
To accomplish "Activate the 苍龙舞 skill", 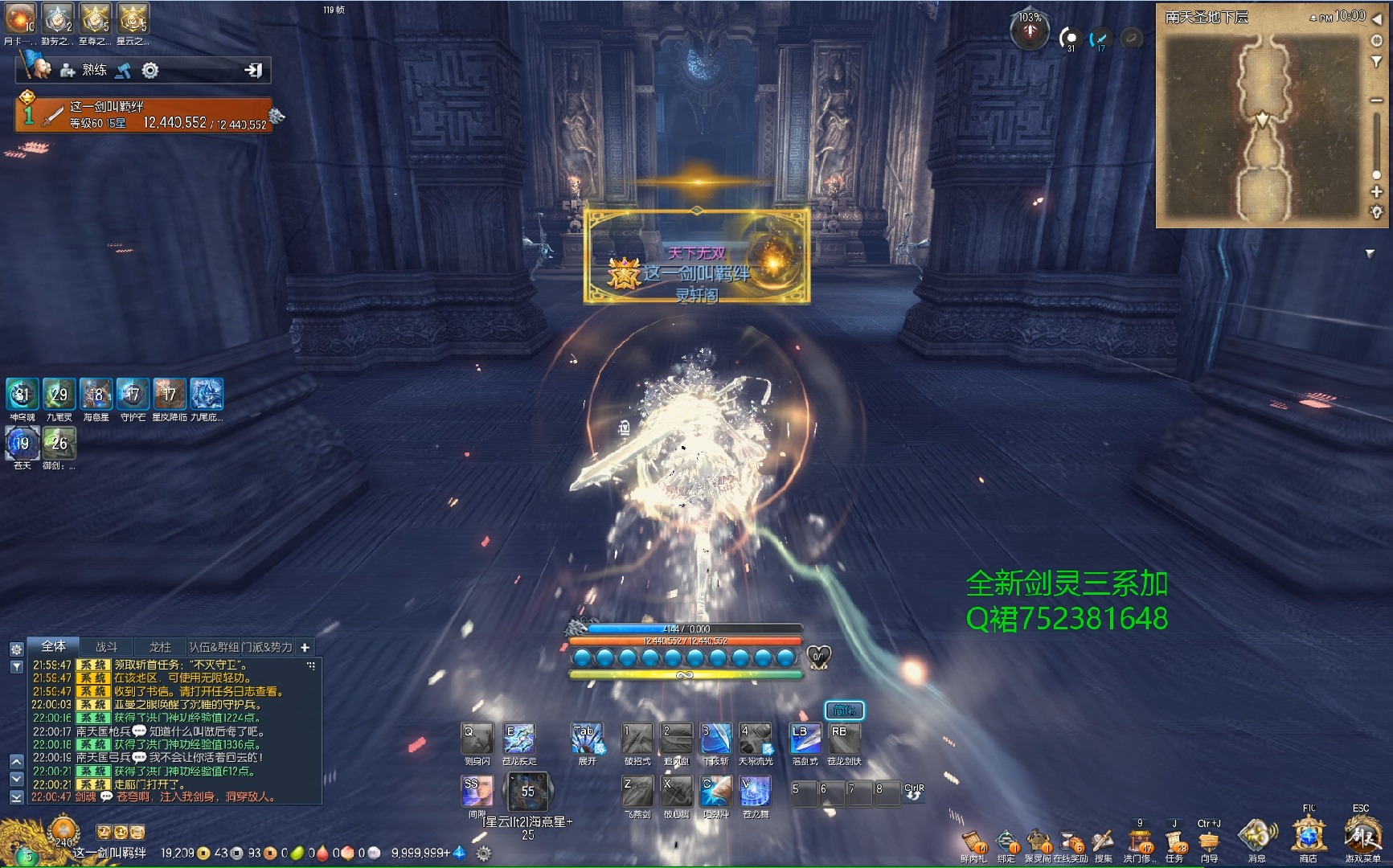I will point(755,792).
